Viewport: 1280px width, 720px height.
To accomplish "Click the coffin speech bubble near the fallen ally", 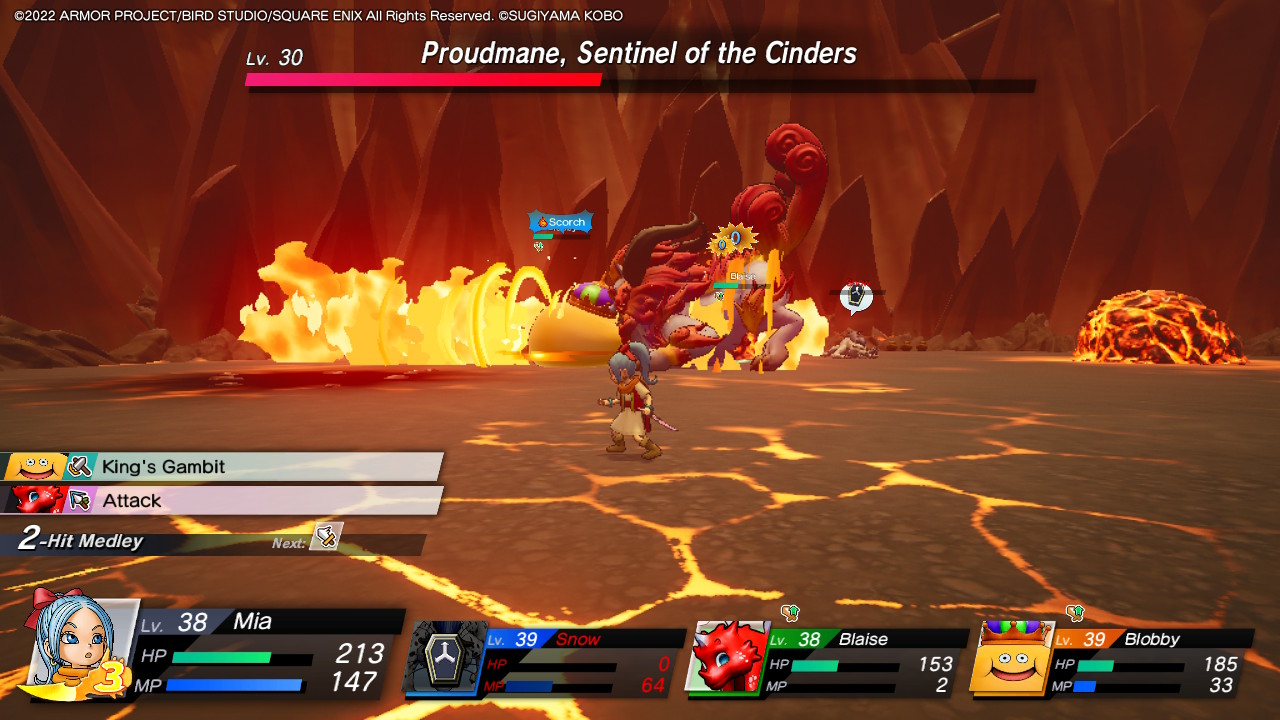I will pos(857,295).
